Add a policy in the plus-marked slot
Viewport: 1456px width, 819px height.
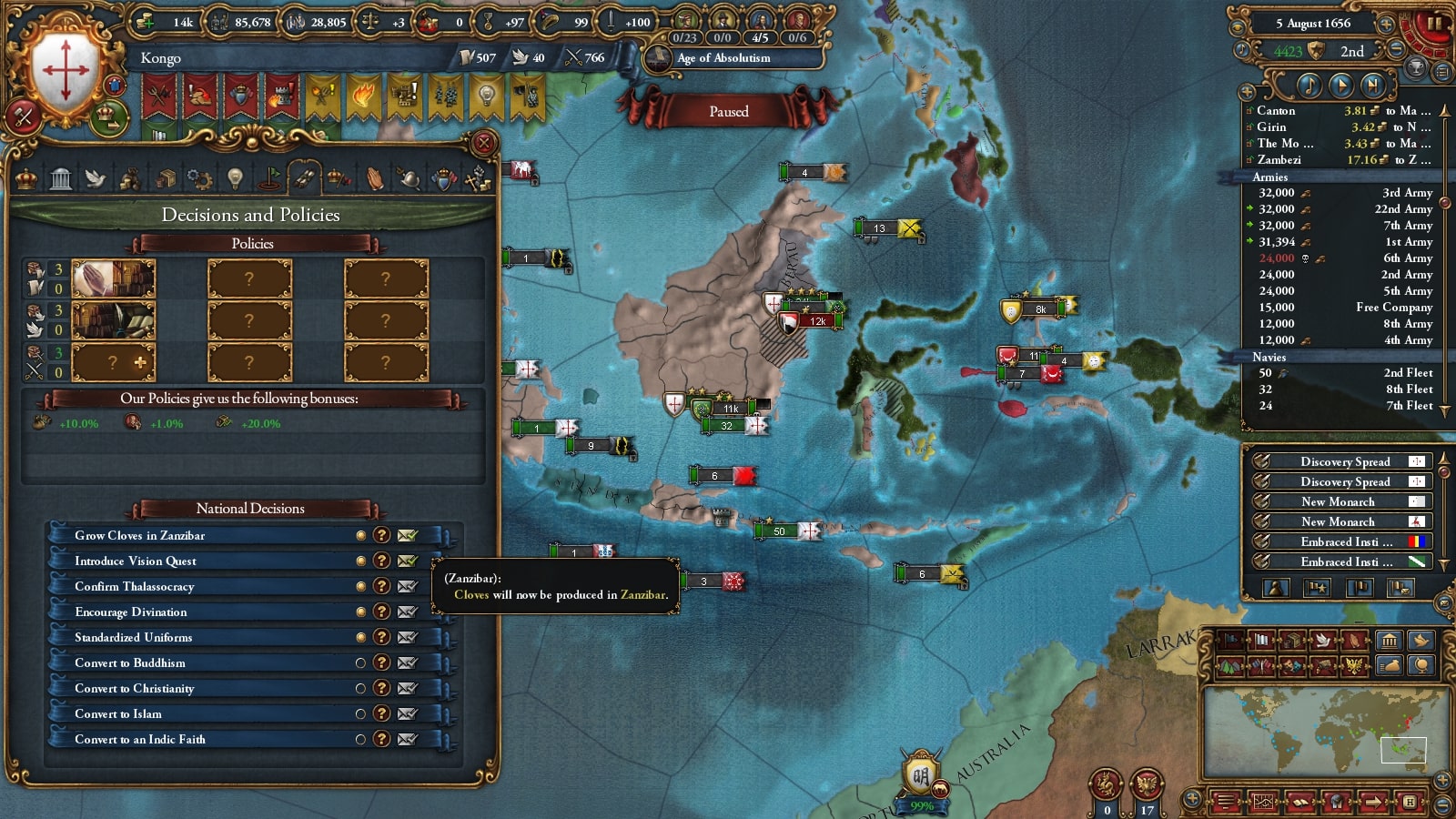(114, 362)
